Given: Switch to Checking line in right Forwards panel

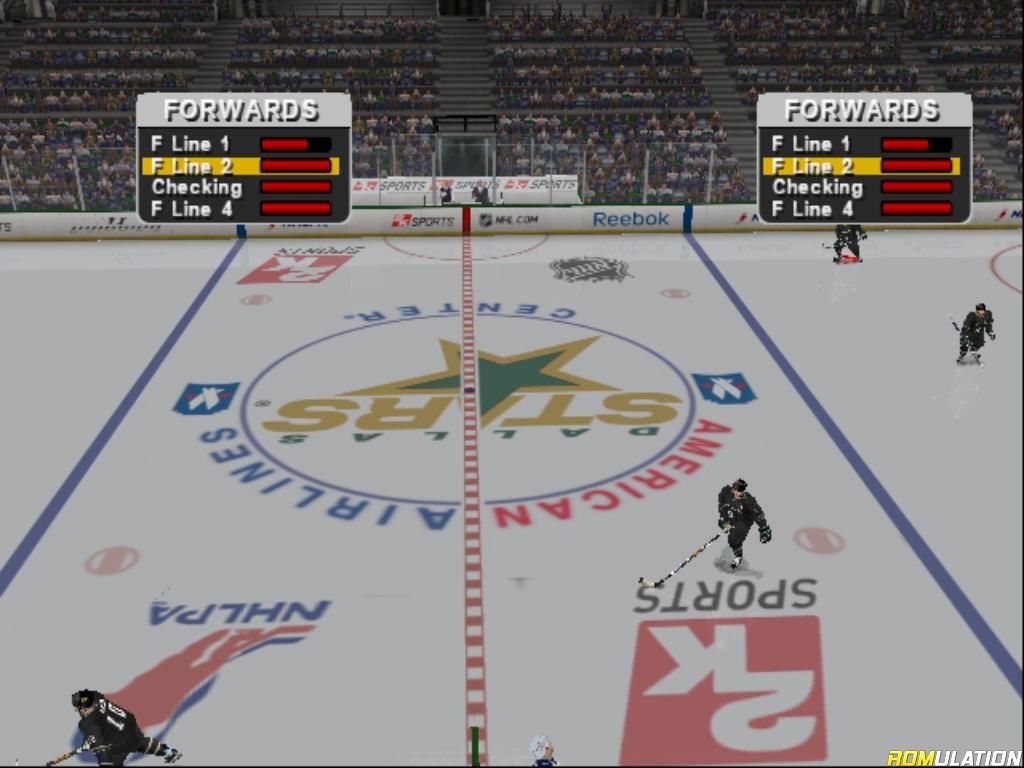Looking at the screenshot, I should 817,187.
